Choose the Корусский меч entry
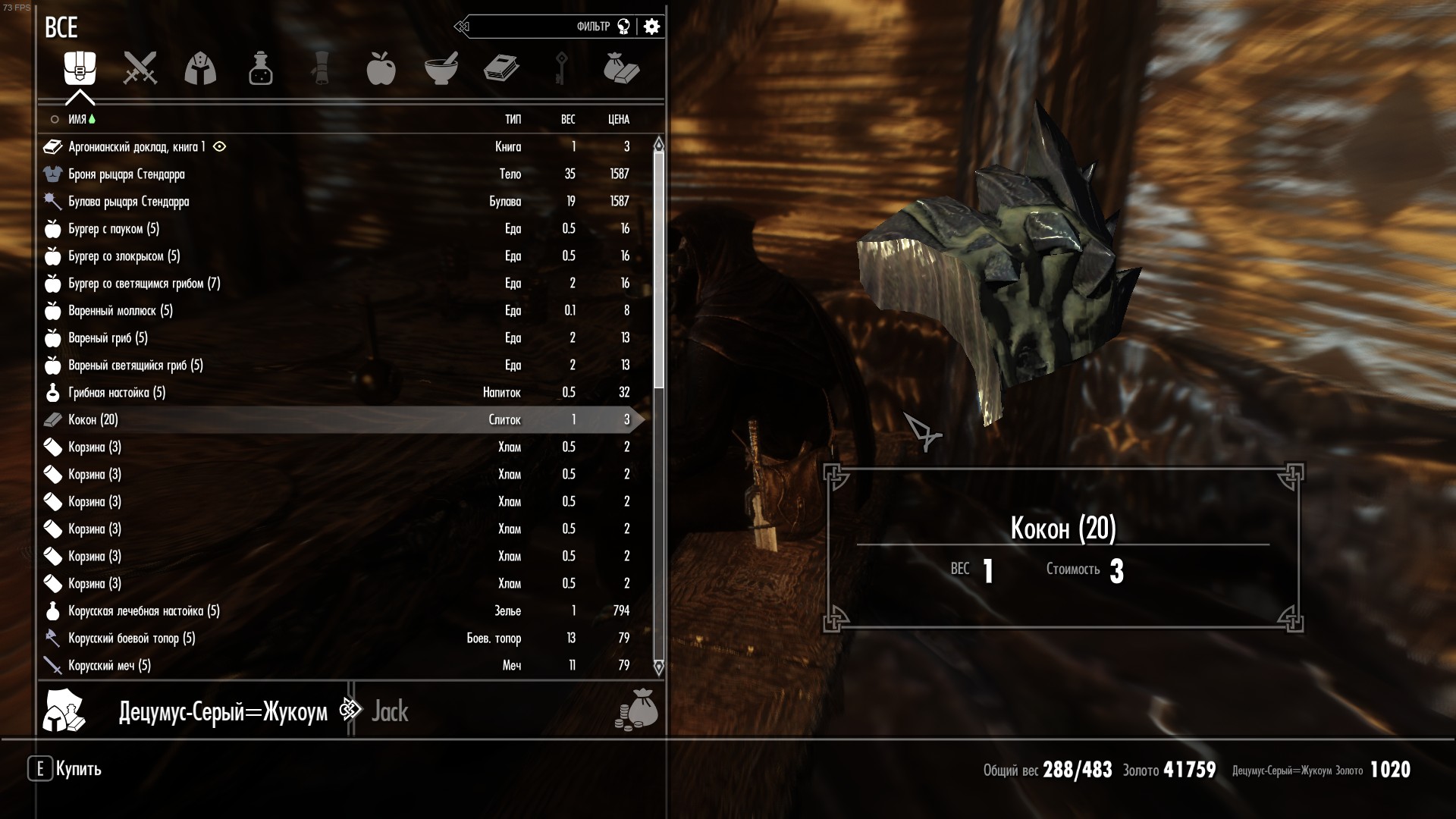 [110, 666]
